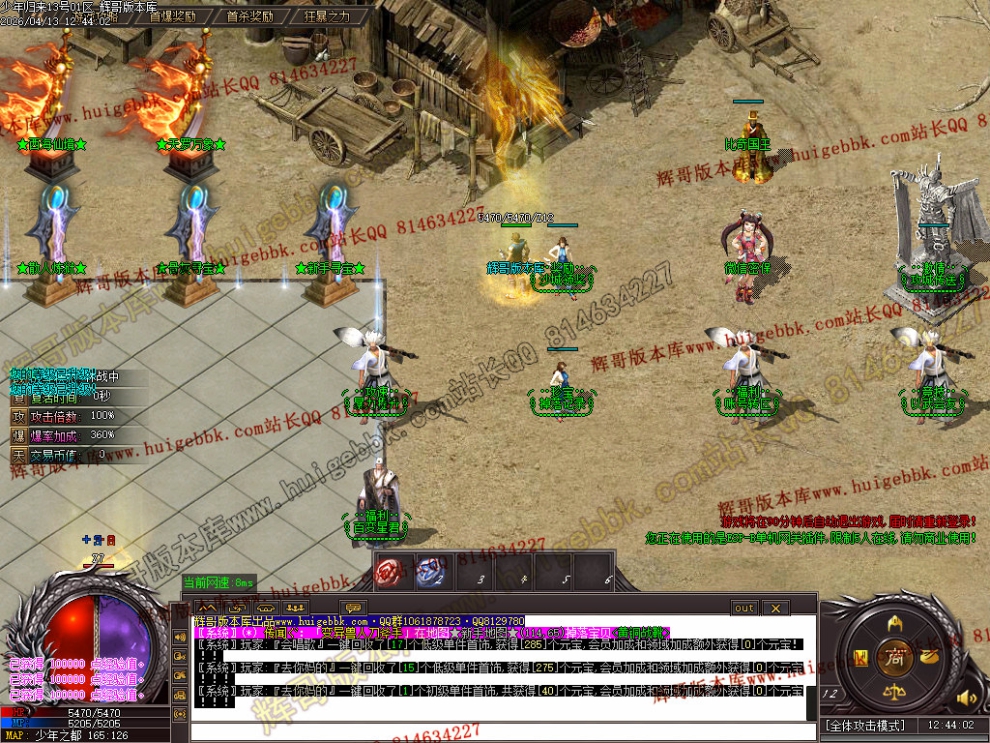Open the helmet character equipment icon

[x=894, y=622]
